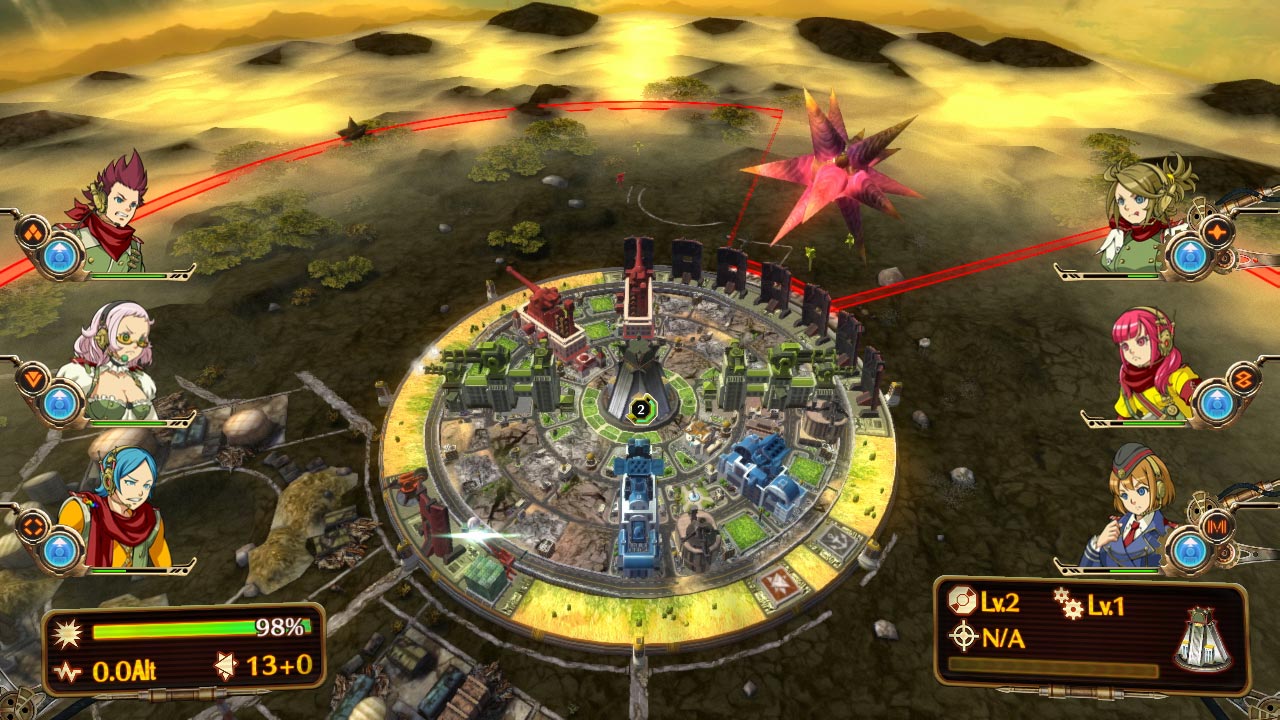Click the red square skill icon next to the blue-haired operator
This screenshot has width=1280, height=720.
click(34, 526)
